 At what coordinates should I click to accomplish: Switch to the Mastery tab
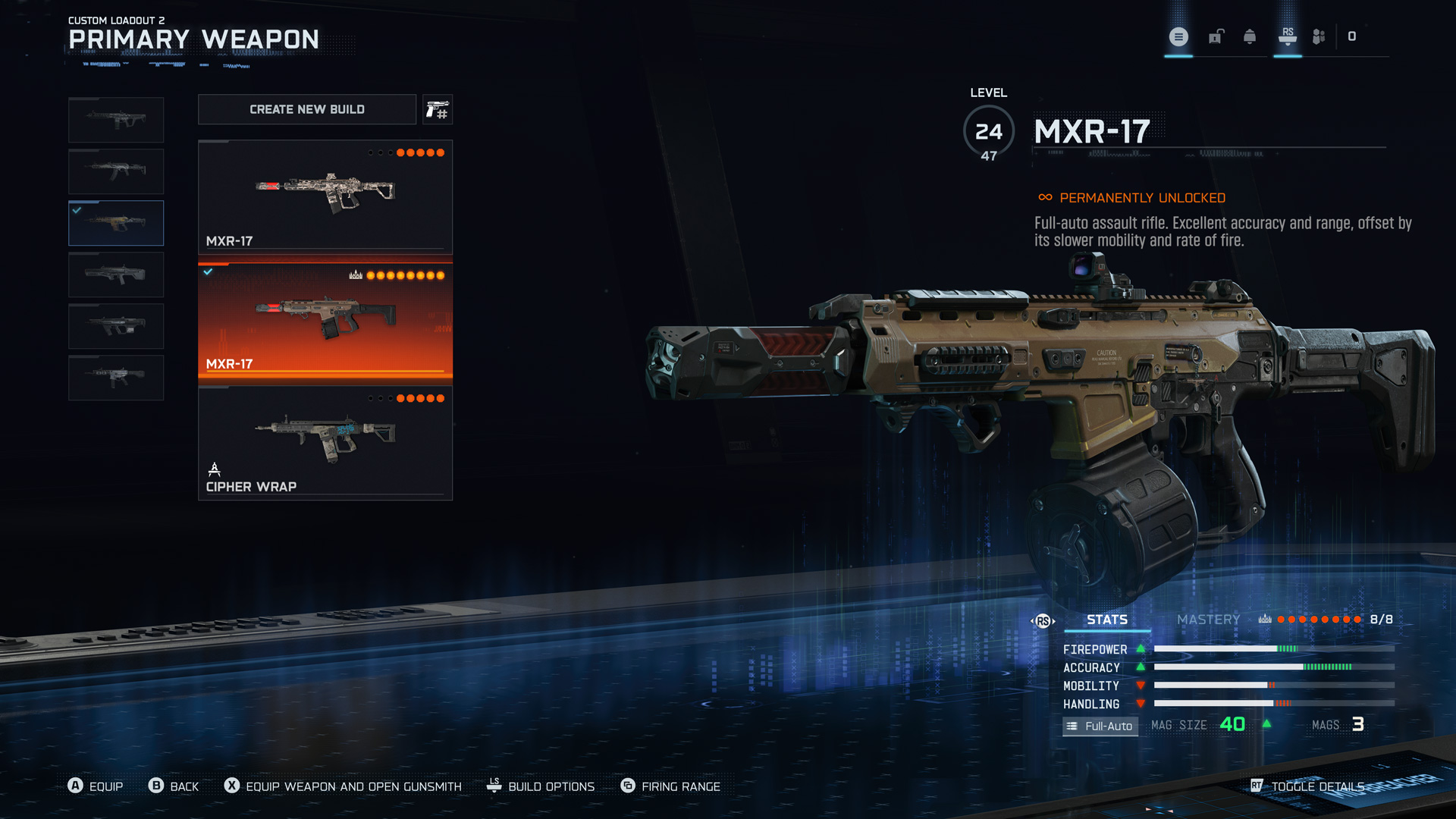(x=1208, y=620)
